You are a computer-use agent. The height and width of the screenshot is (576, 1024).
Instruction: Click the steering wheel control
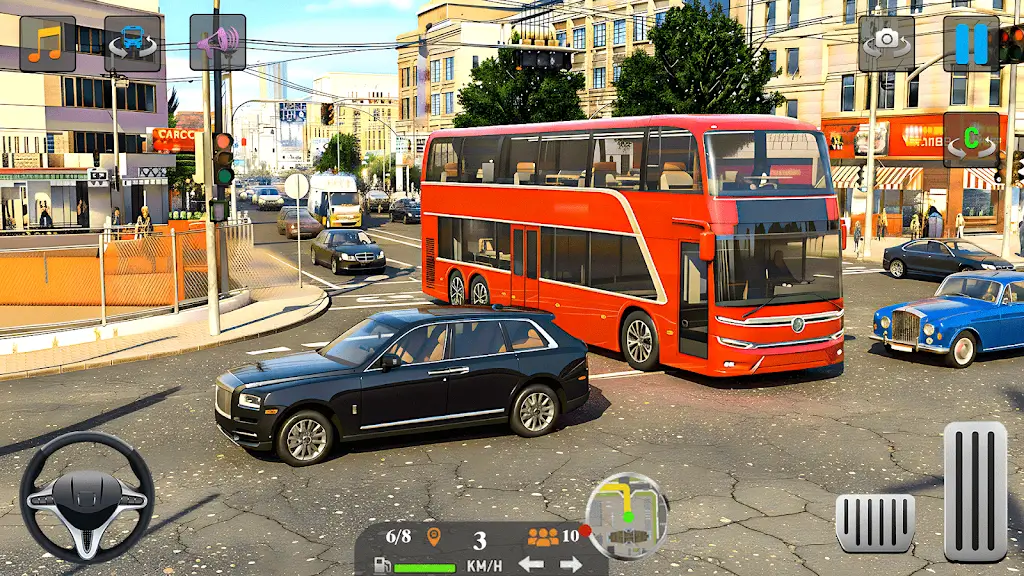(x=87, y=497)
